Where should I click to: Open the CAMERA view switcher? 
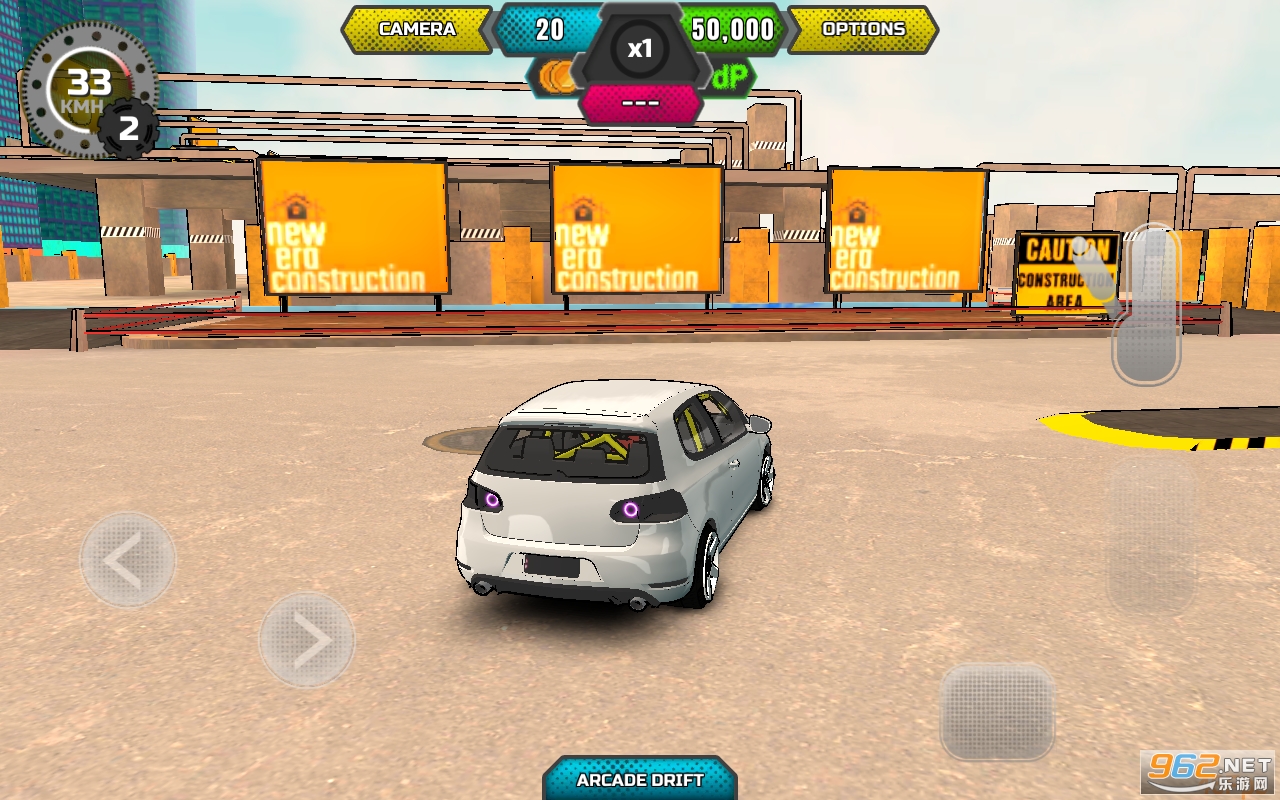pyautogui.click(x=417, y=29)
